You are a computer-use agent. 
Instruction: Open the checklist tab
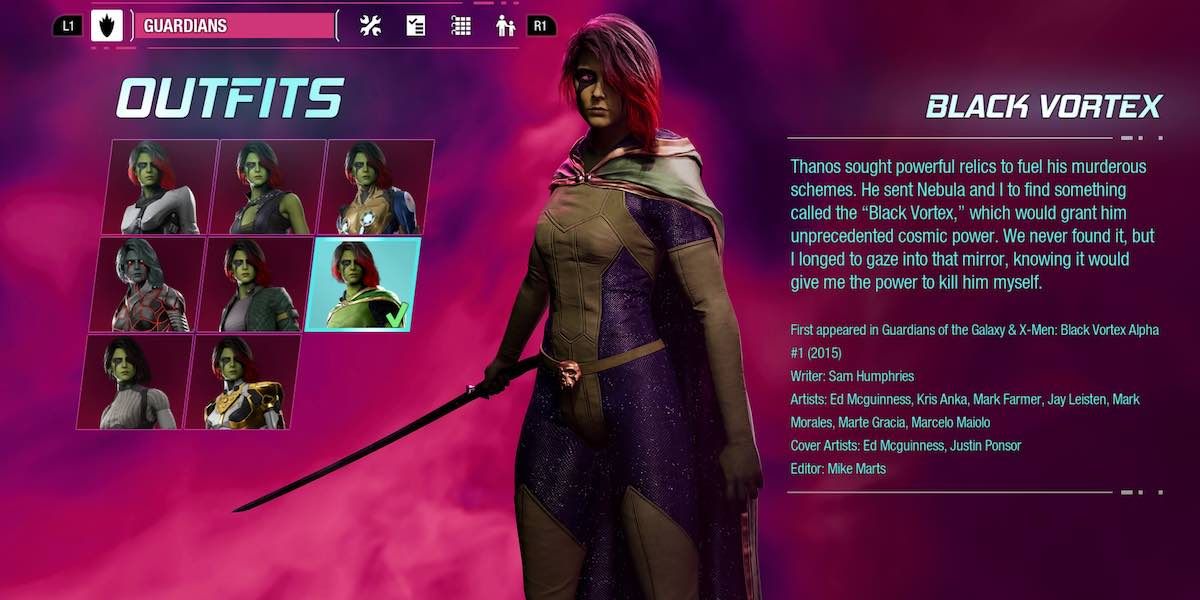pyautogui.click(x=416, y=26)
